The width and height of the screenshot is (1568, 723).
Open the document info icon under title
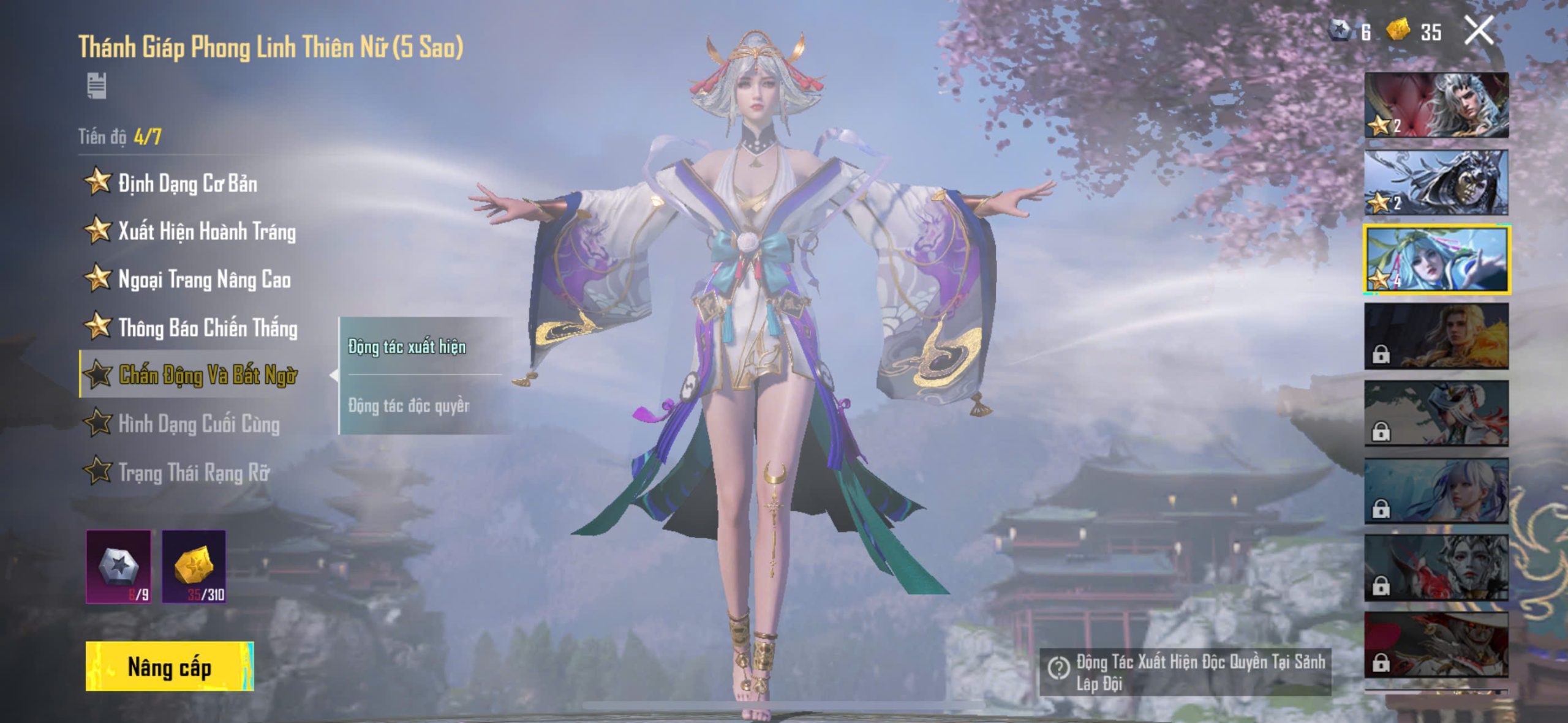[96, 85]
